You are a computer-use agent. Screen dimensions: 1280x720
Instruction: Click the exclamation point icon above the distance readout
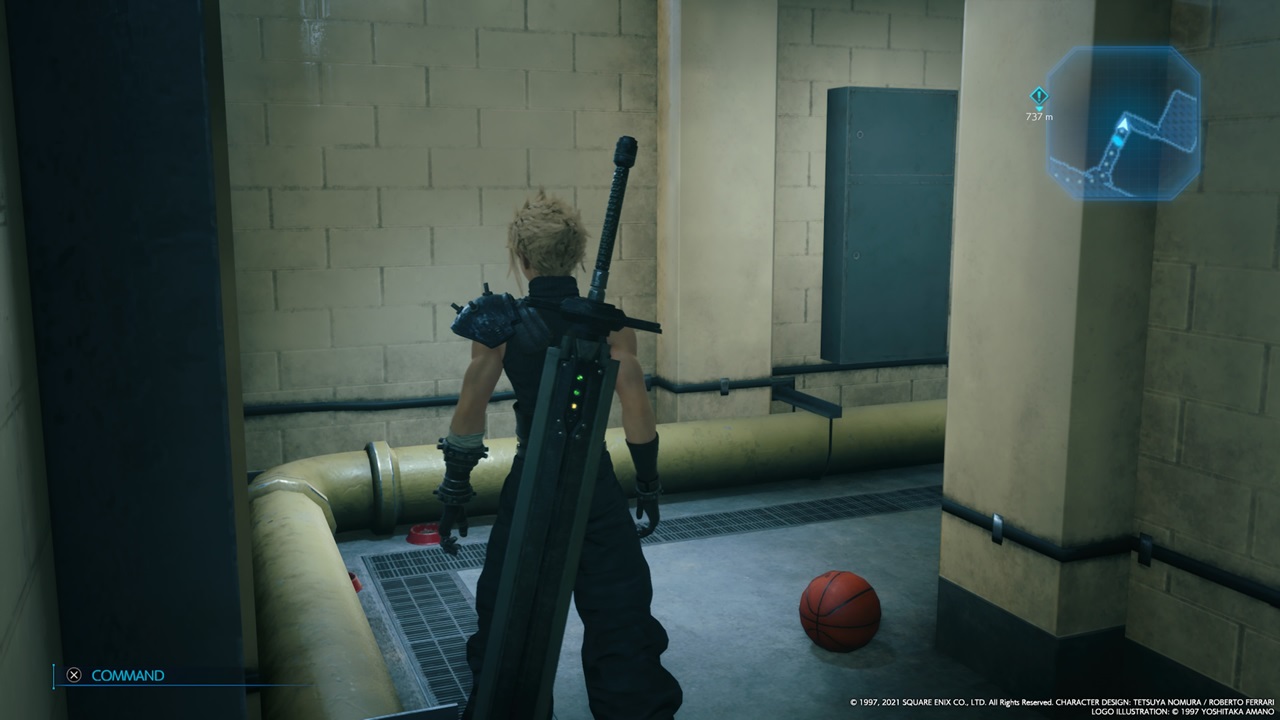click(x=1040, y=95)
